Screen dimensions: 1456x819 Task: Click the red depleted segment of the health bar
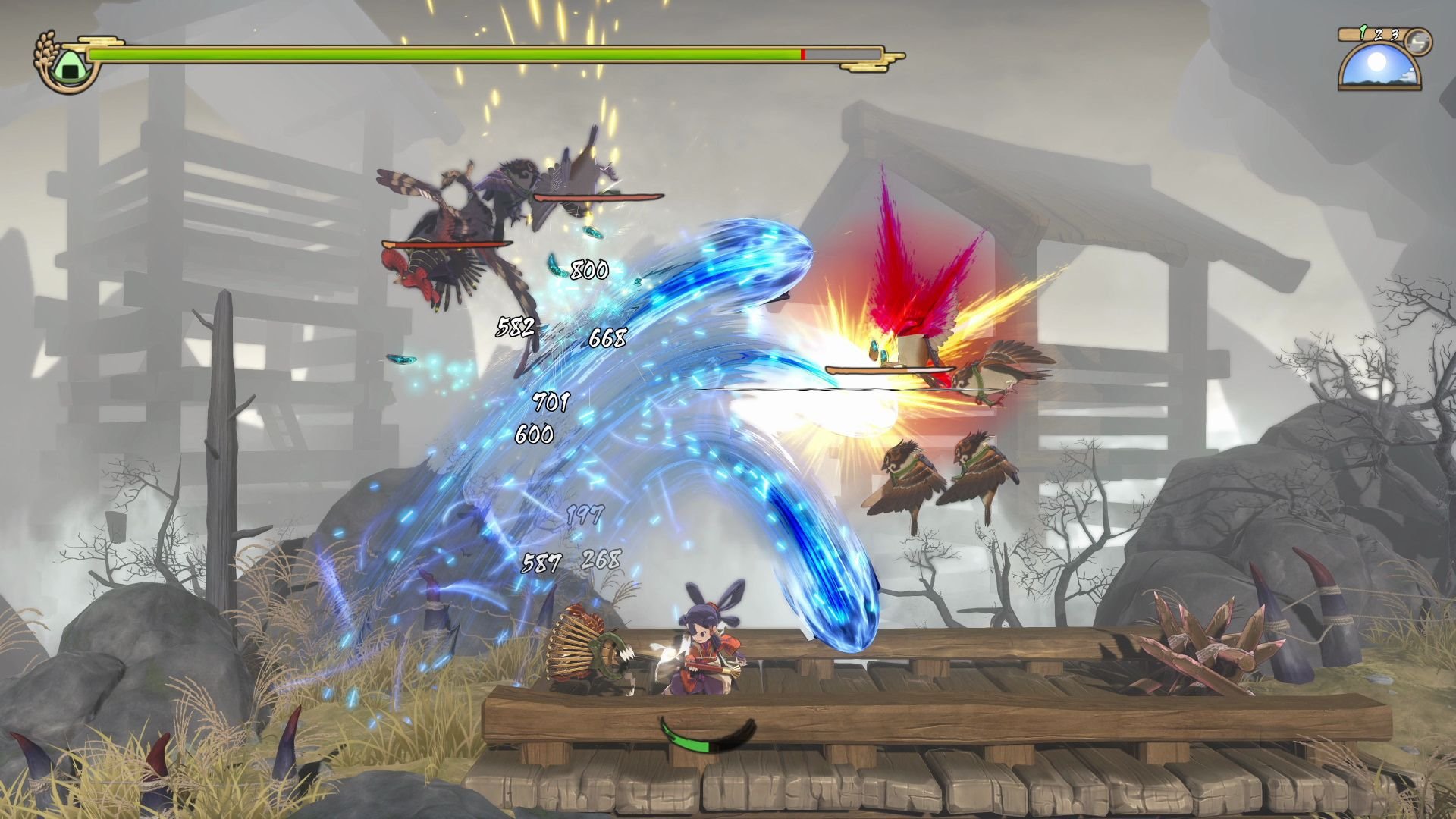click(802, 54)
